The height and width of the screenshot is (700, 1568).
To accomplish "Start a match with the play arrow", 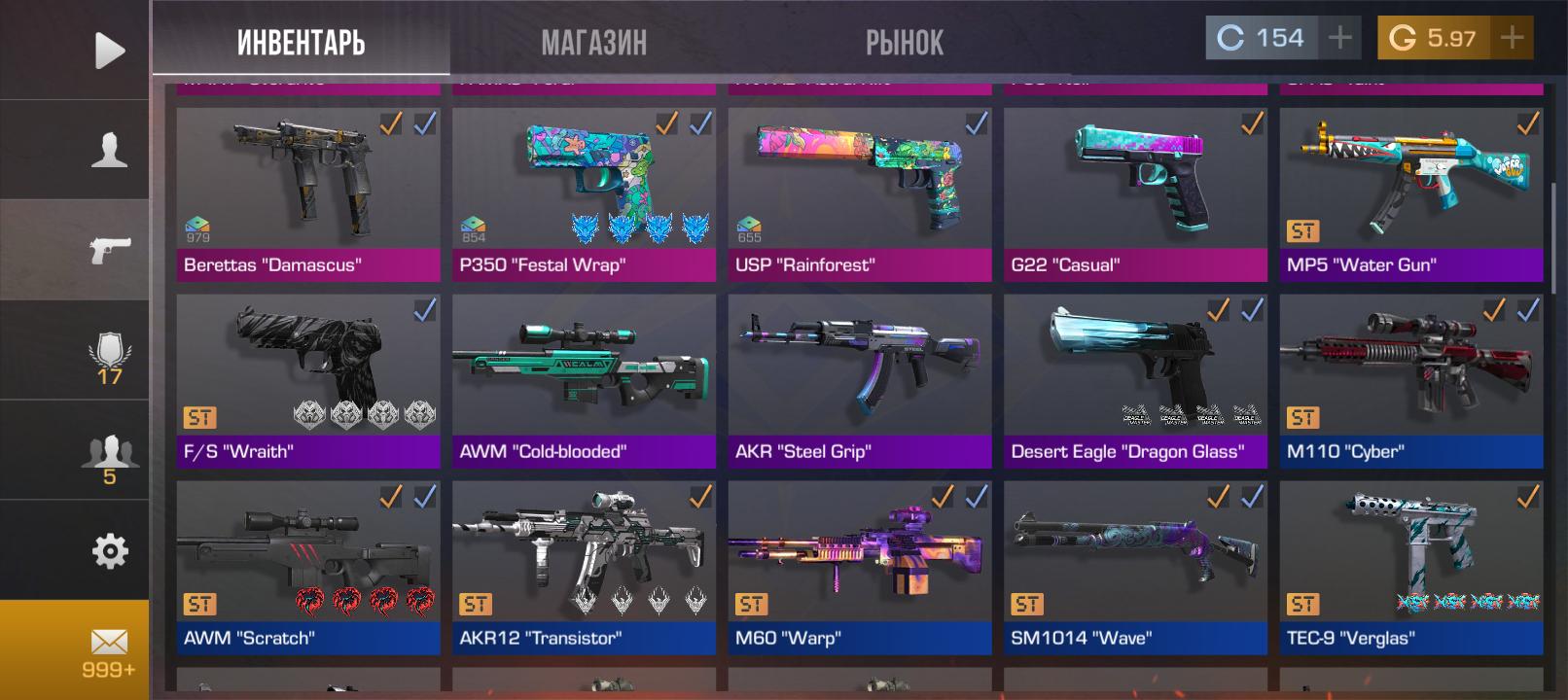I will (109, 51).
